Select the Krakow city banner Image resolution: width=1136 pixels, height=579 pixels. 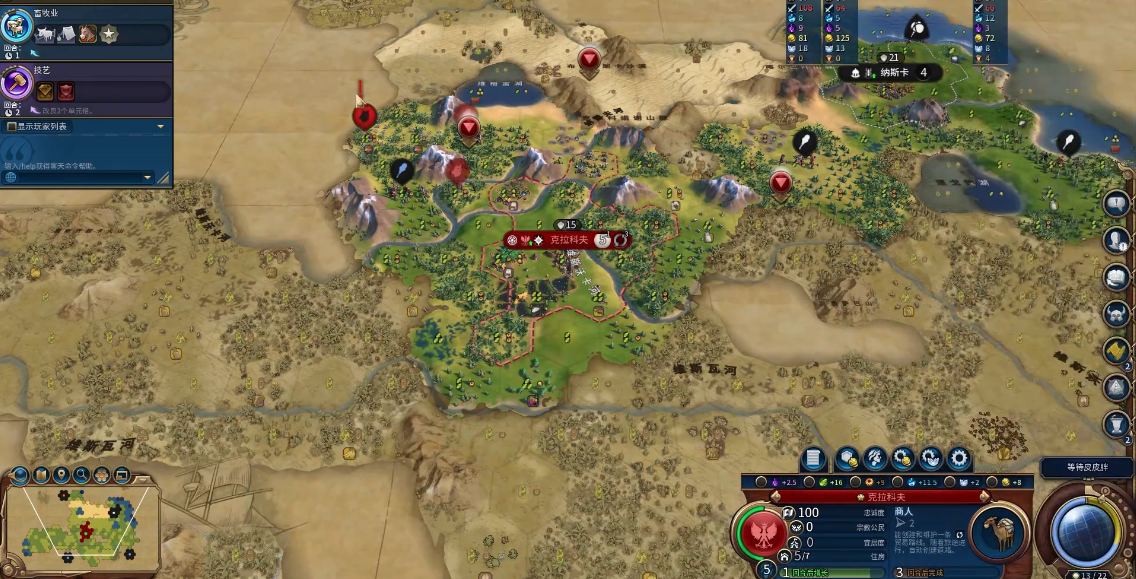568,240
